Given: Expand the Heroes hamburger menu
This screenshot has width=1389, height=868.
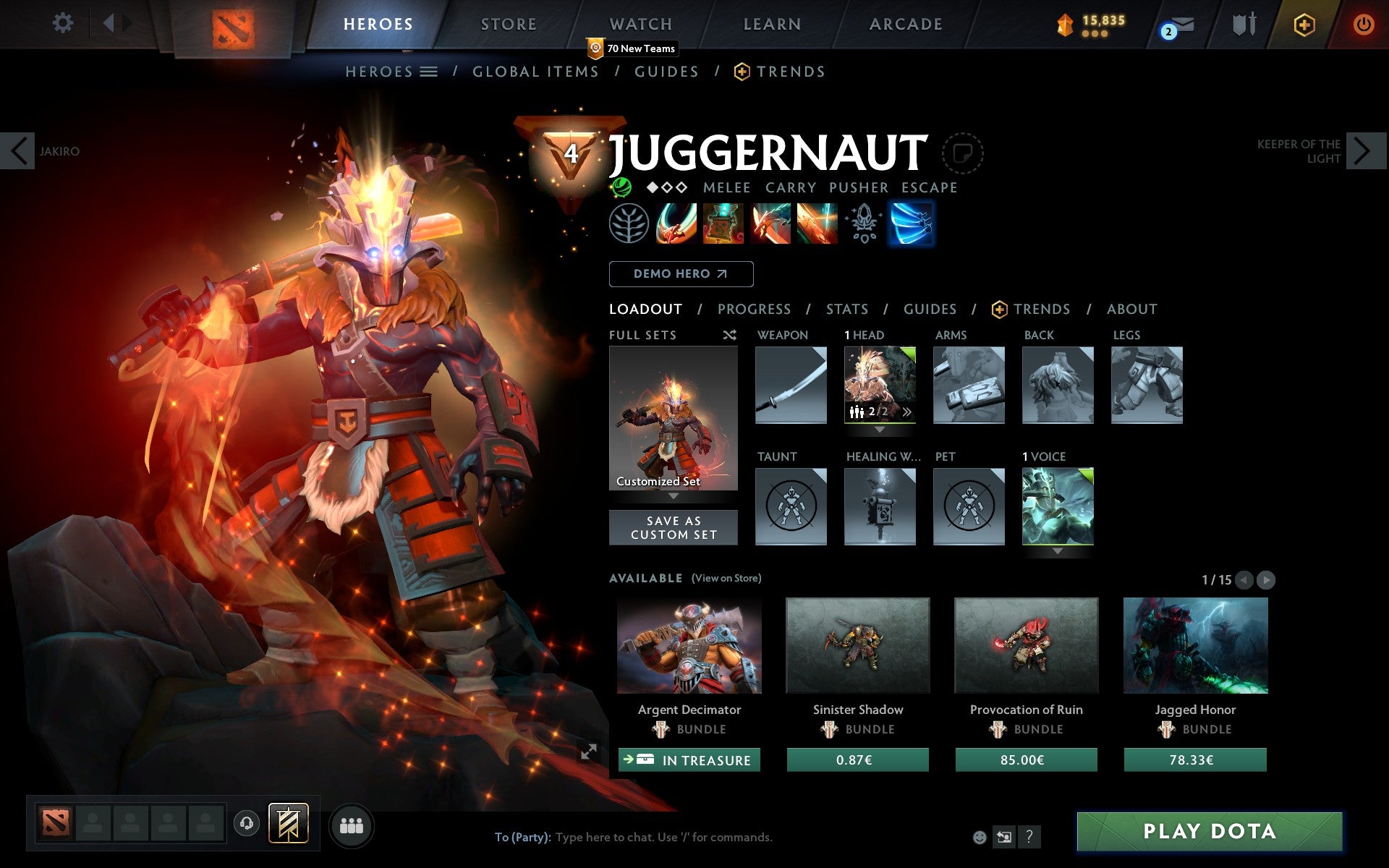Looking at the screenshot, I should [428, 72].
